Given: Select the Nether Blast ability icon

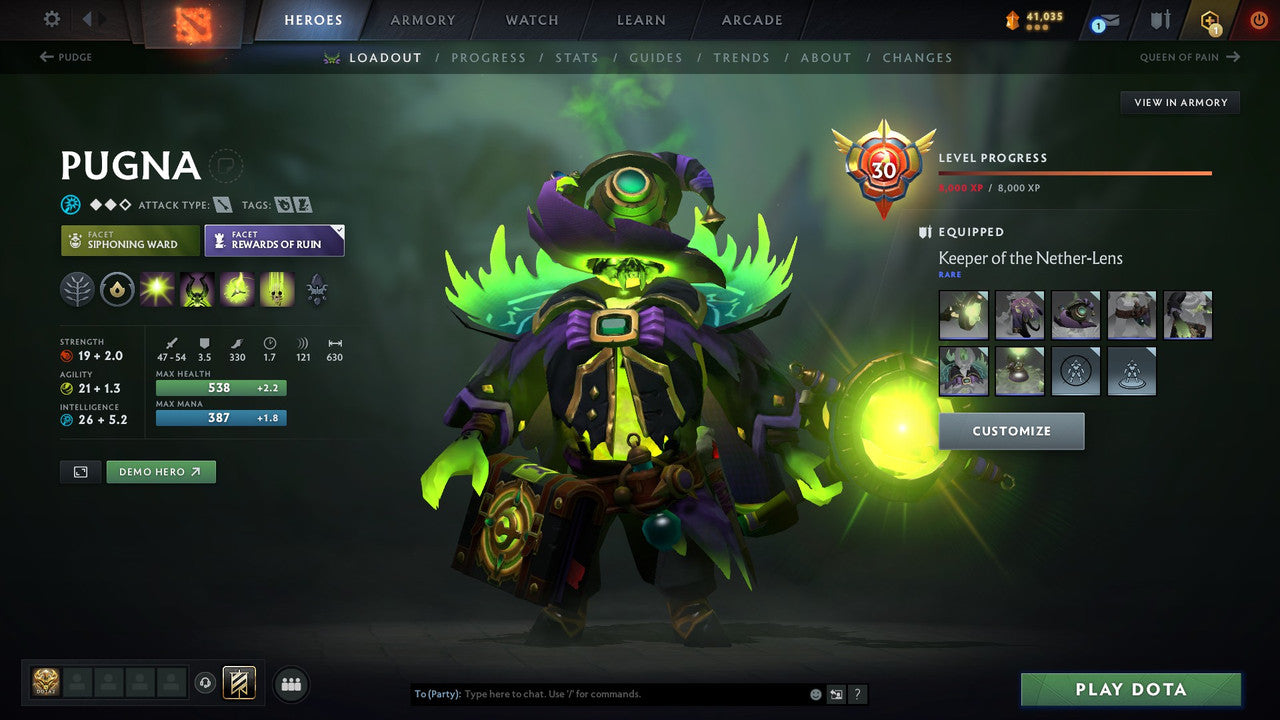Looking at the screenshot, I should 156,289.
